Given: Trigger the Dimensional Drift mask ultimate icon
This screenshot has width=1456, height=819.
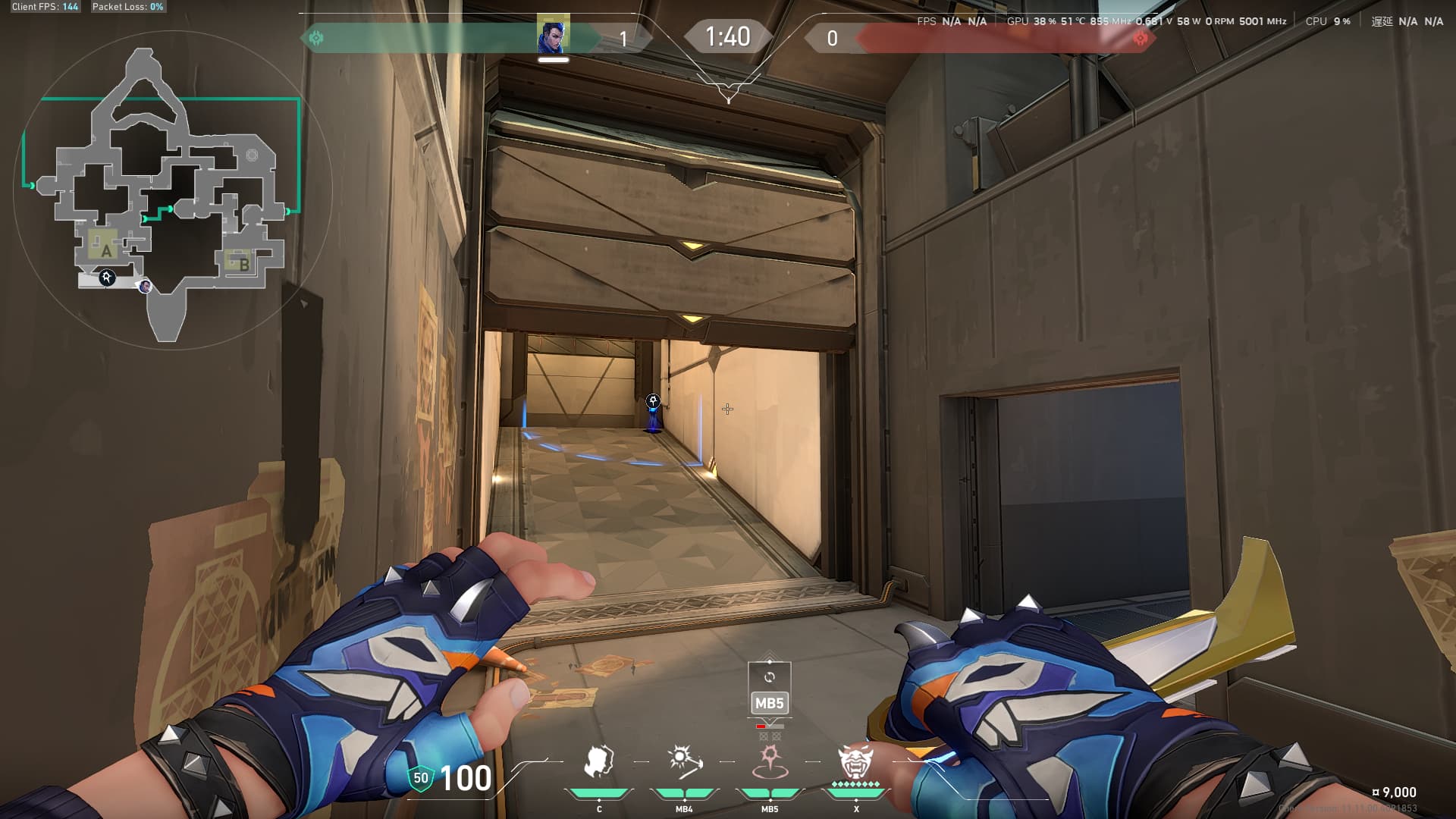Looking at the screenshot, I should (x=855, y=761).
